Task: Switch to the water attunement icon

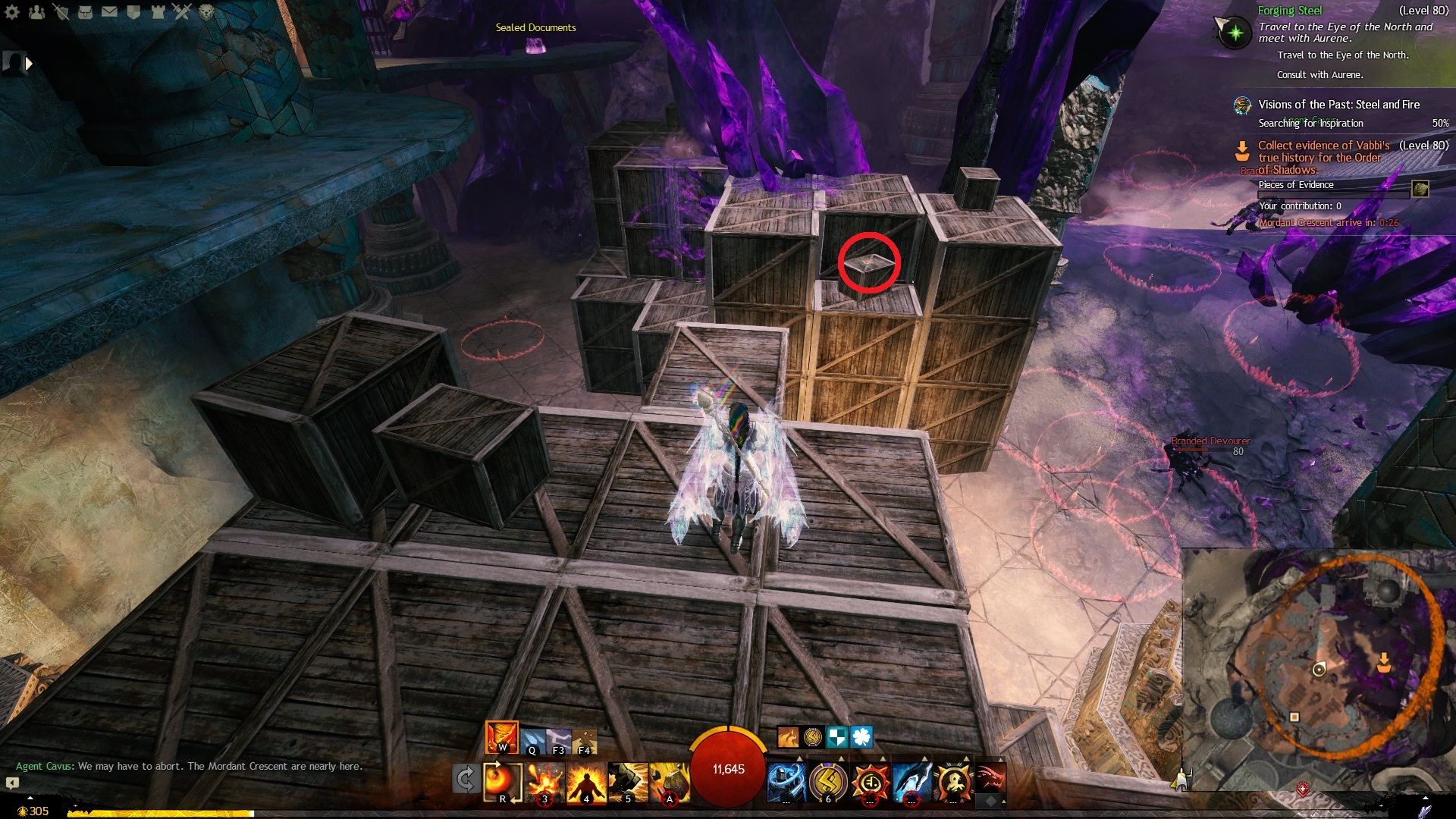Action: click(x=532, y=739)
